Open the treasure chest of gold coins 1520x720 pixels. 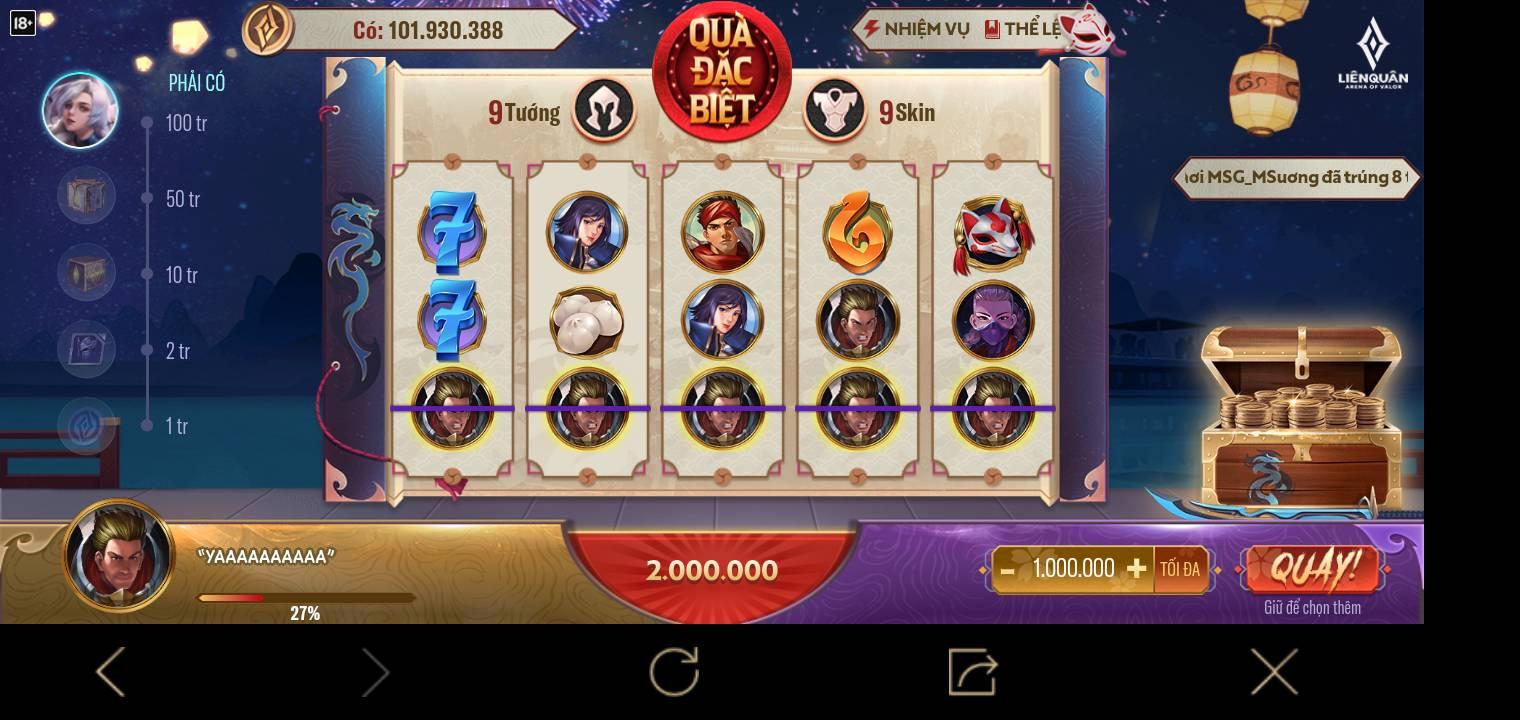click(x=1298, y=418)
